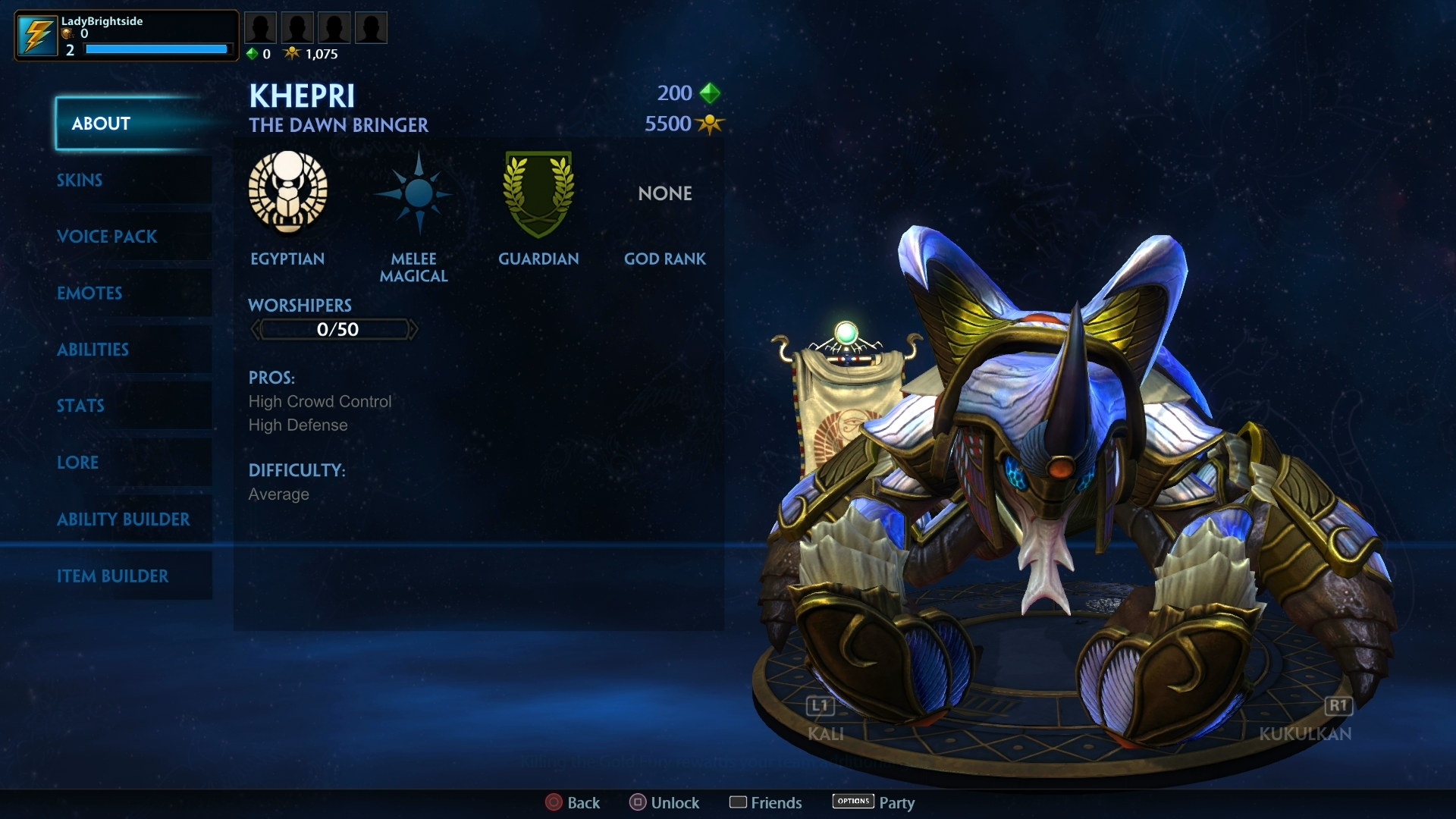Click the gold coin icon in profile card

[x=67, y=34]
